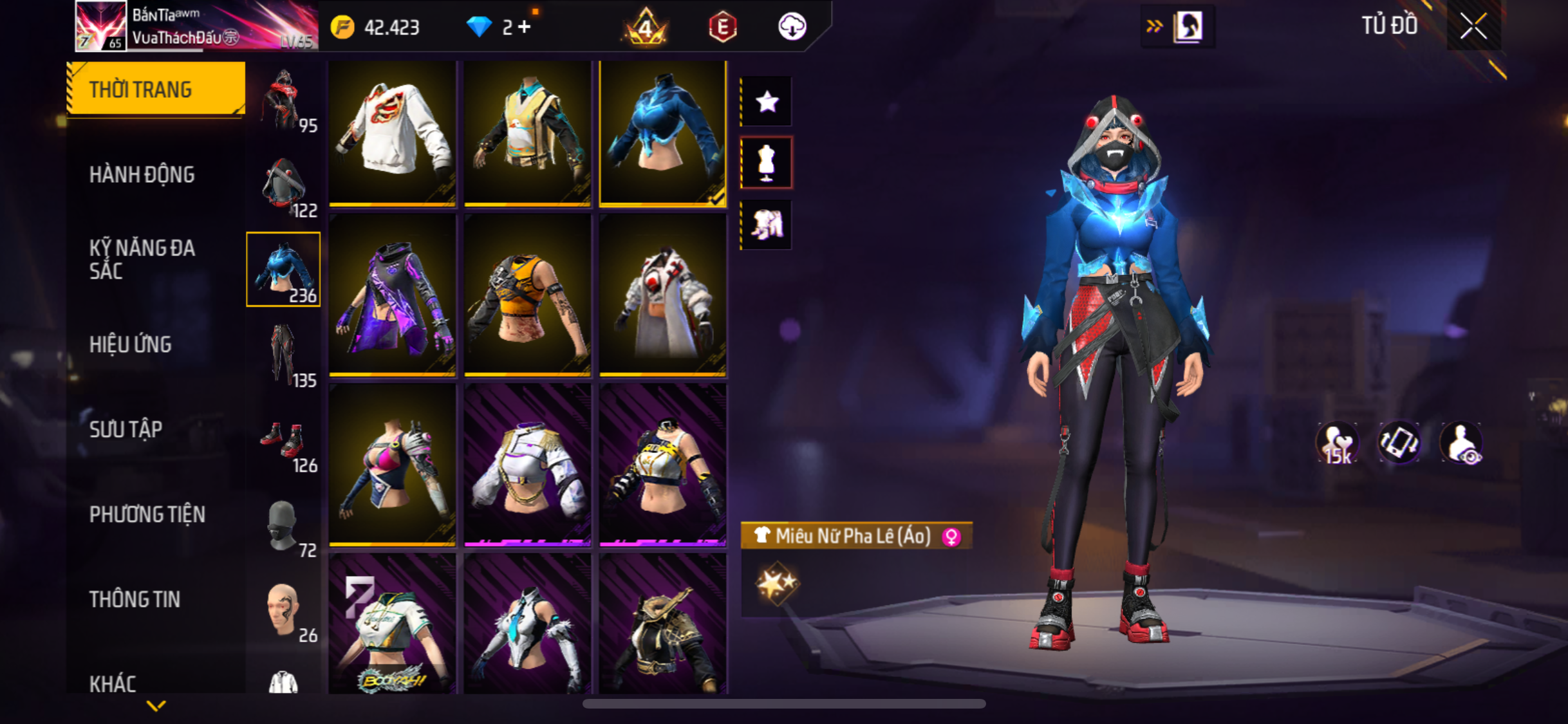Open the cloud download icon
This screenshot has width=1568, height=724.
[x=792, y=26]
